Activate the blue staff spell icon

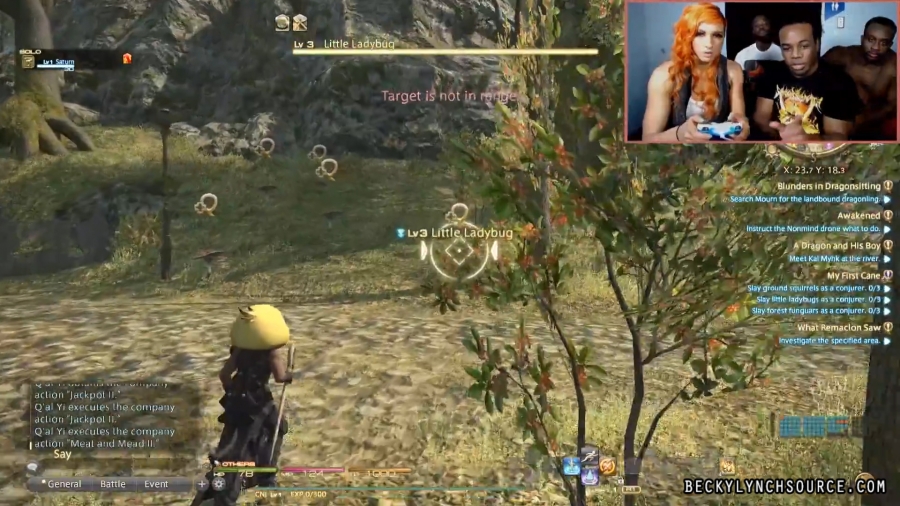[x=571, y=465]
